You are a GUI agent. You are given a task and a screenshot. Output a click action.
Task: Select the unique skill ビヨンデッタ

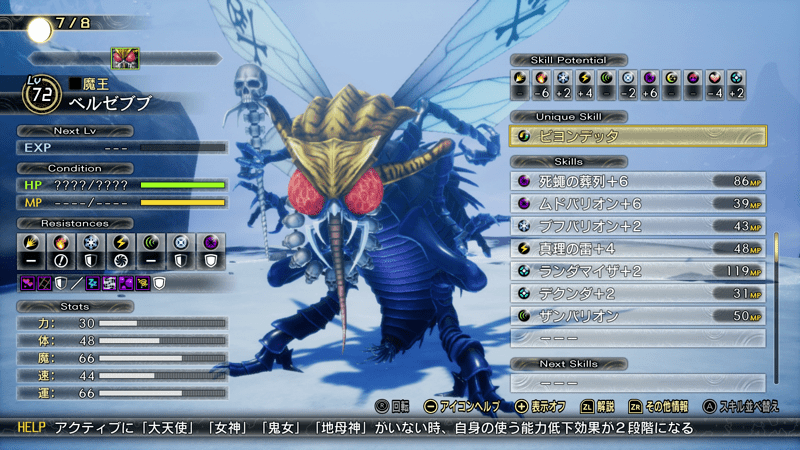coord(638,136)
